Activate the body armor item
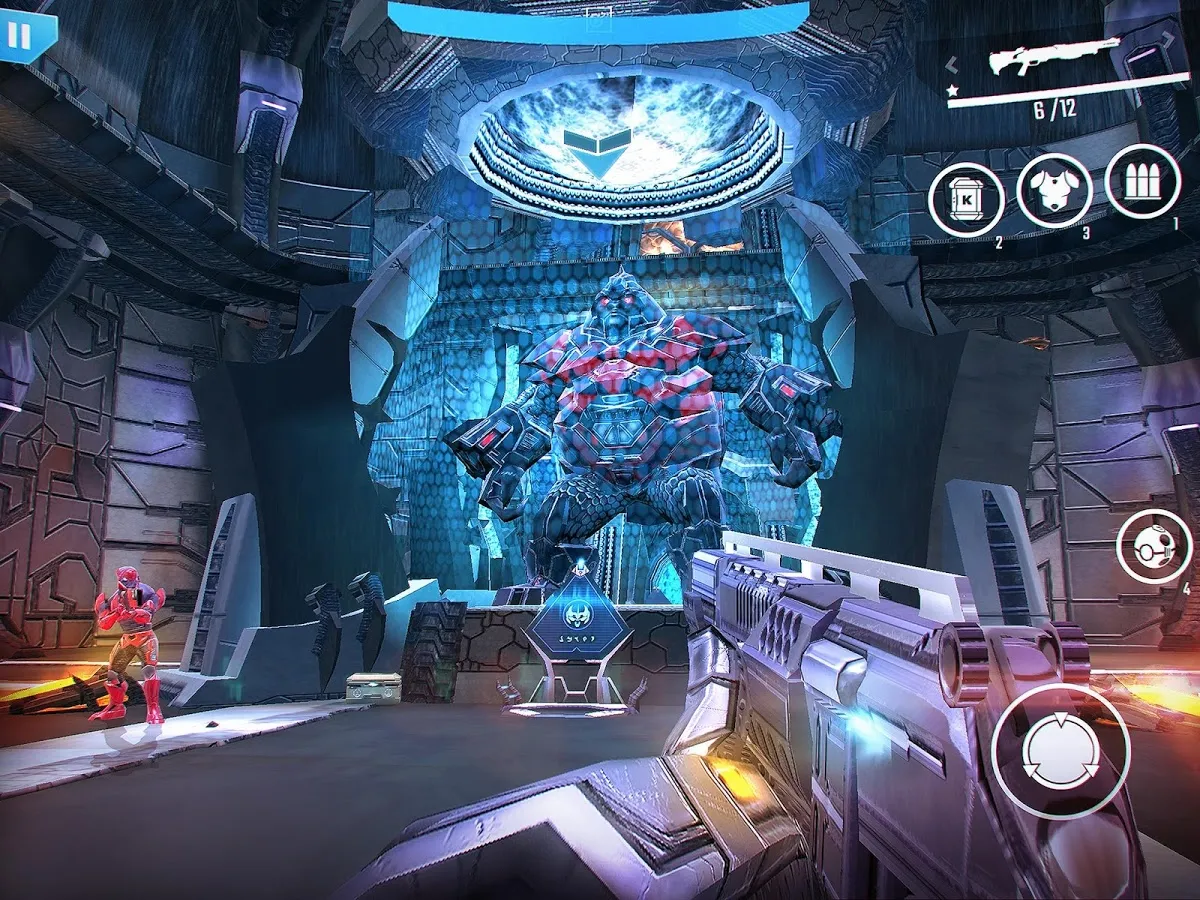The height and width of the screenshot is (900, 1200). pyautogui.click(x=1054, y=192)
